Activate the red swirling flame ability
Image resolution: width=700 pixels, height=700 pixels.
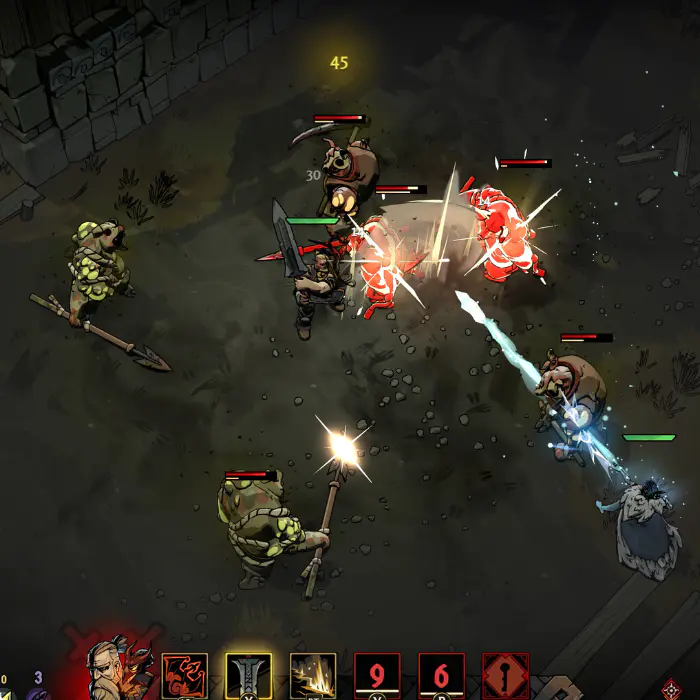click(185, 676)
